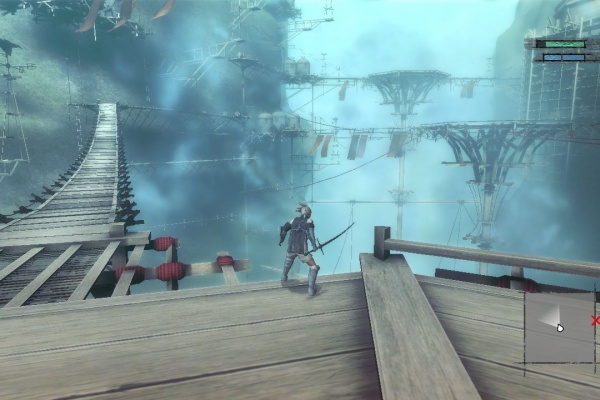Image resolution: width=600 pixels, height=400 pixels.
Task: Select the red X marker on the minimap
Action: click(x=595, y=321)
